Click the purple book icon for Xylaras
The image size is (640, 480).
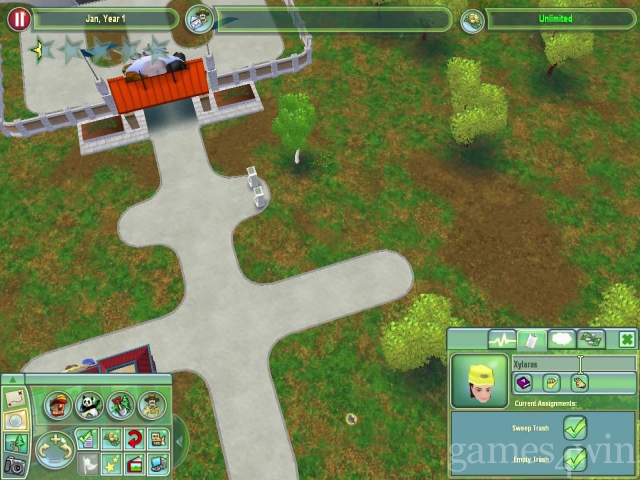(x=523, y=383)
